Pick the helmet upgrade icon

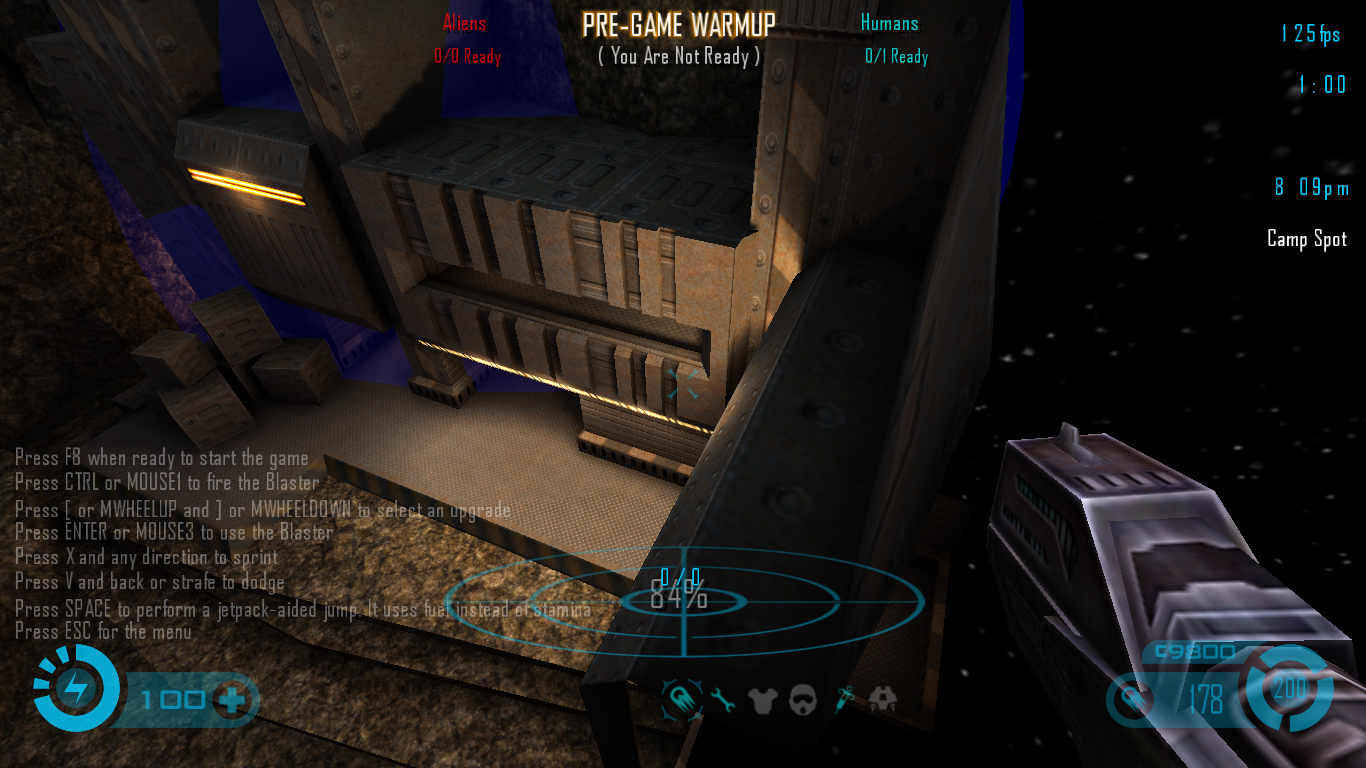803,699
